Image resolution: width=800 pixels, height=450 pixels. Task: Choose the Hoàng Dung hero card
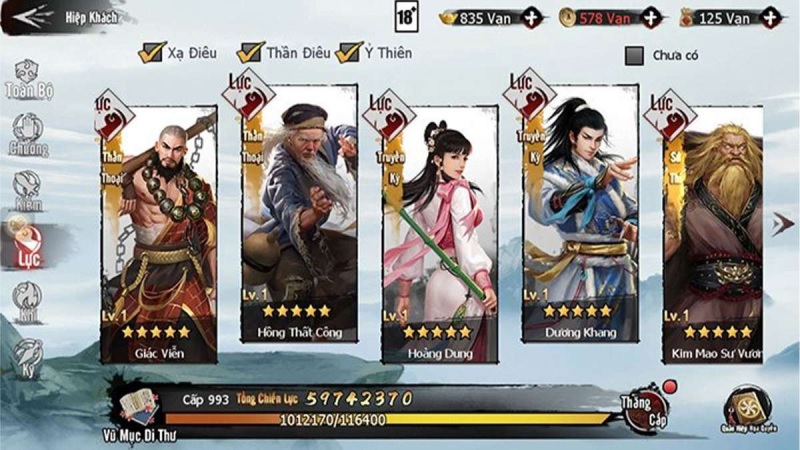click(x=440, y=235)
